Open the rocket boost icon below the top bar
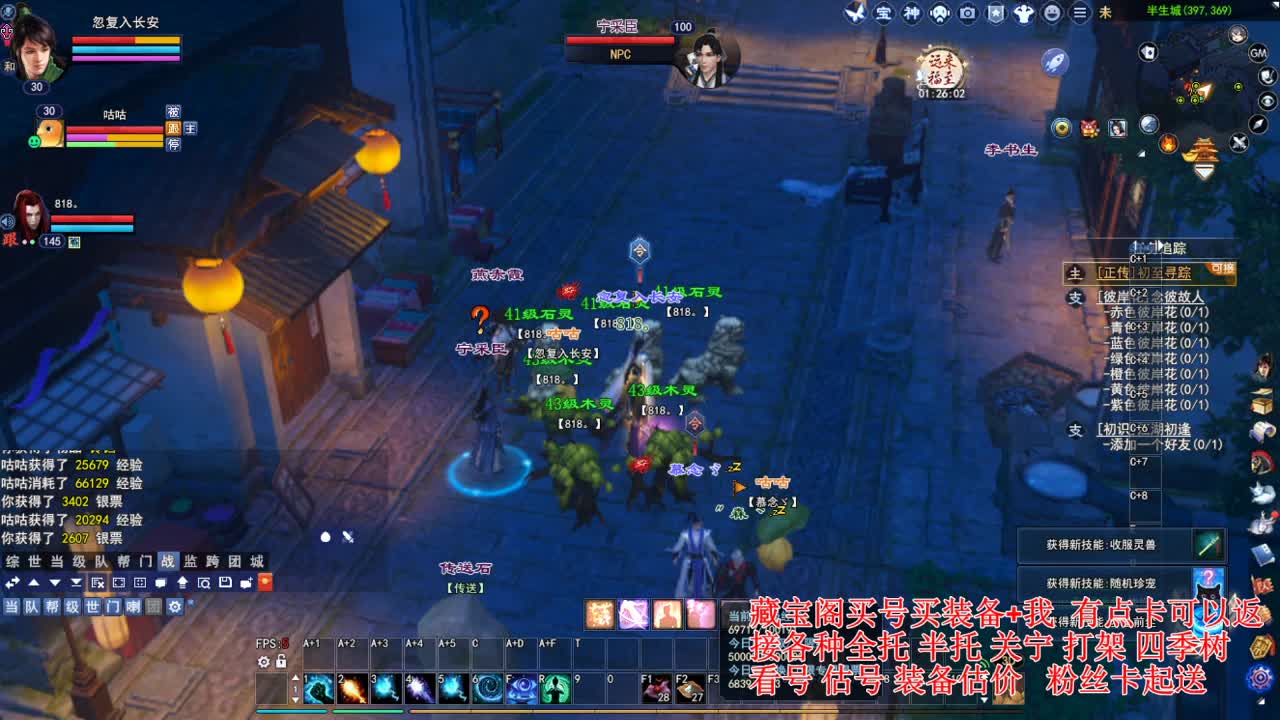The image size is (1280, 720). pyautogui.click(x=1053, y=62)
